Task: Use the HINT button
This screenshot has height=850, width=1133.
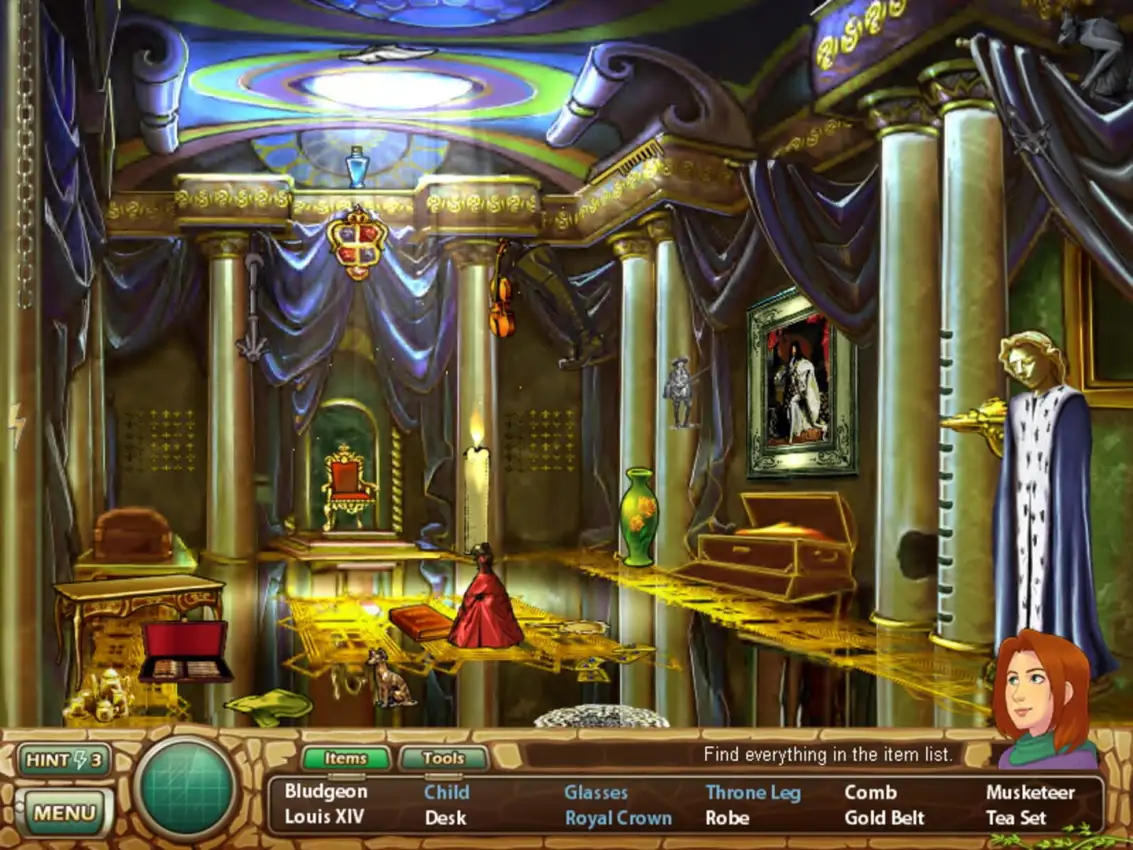Action: [x=64, y=760]
